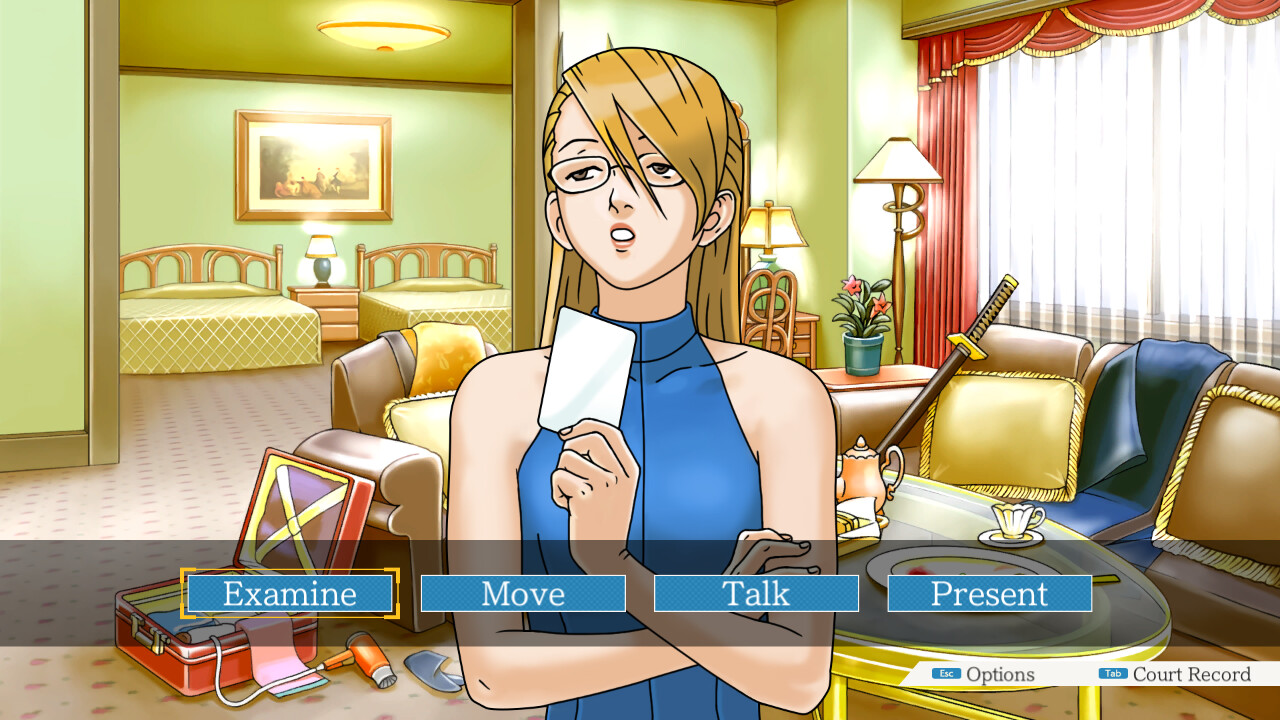Select the Examine command
The height and width of the screenshot is (720, 1280).
tap(289, 593)
